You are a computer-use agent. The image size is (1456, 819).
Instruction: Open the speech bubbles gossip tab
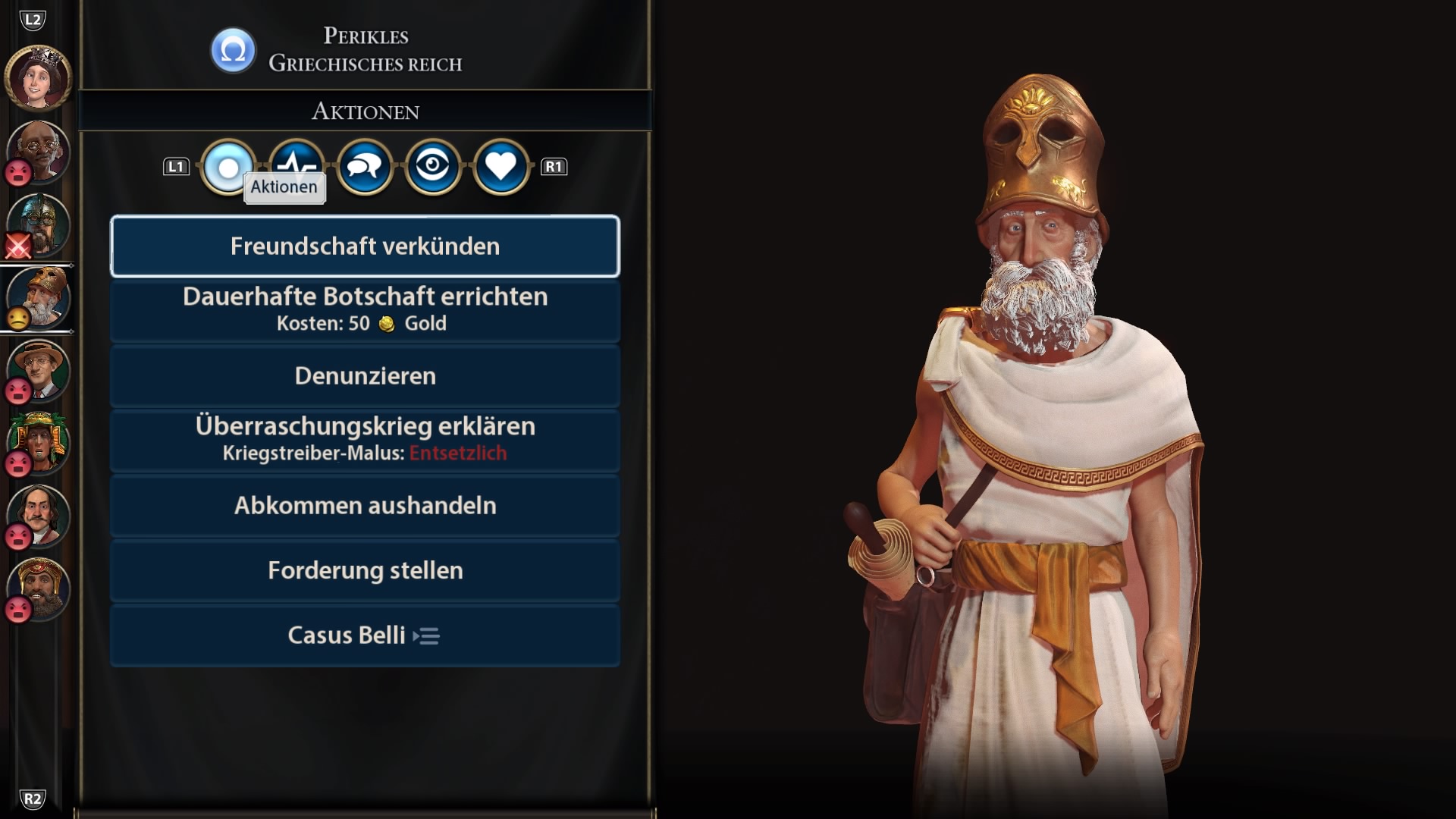pos(365,167)
